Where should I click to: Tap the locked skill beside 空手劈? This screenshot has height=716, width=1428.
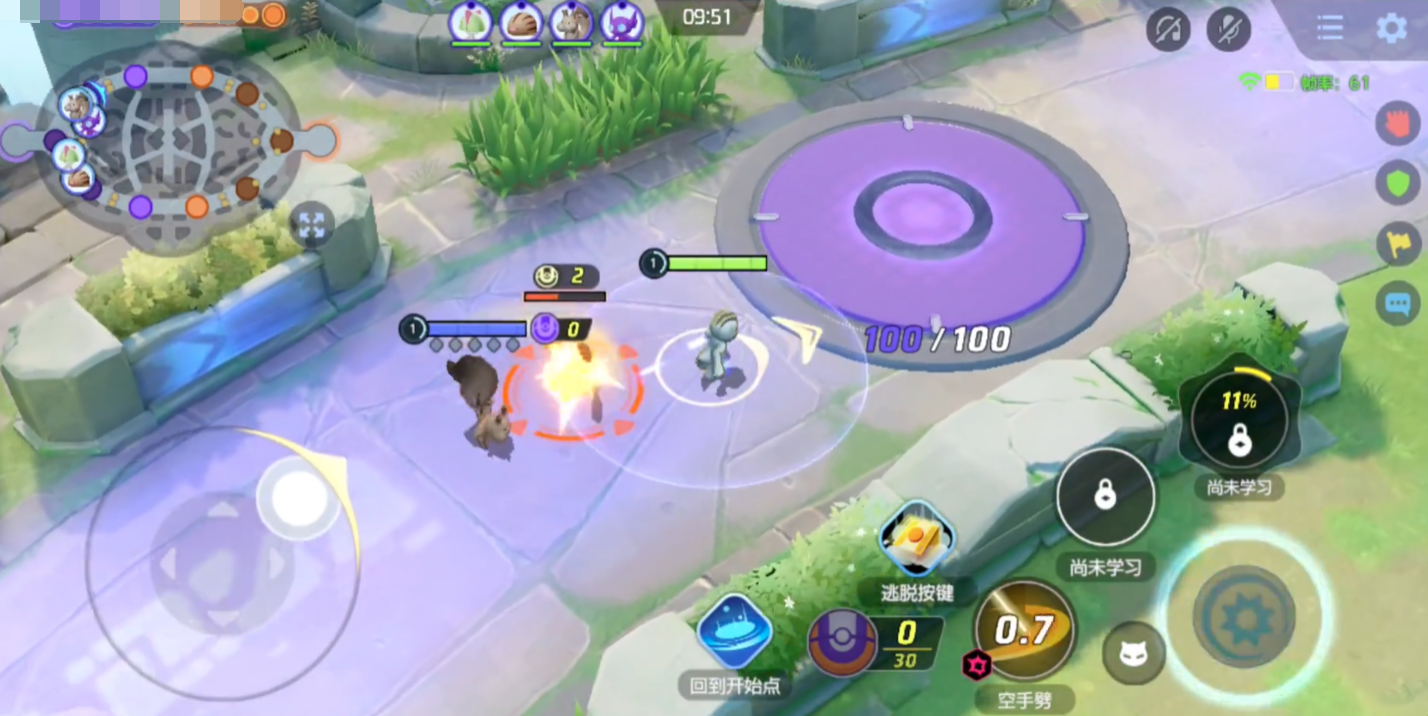click(1105, 497)
